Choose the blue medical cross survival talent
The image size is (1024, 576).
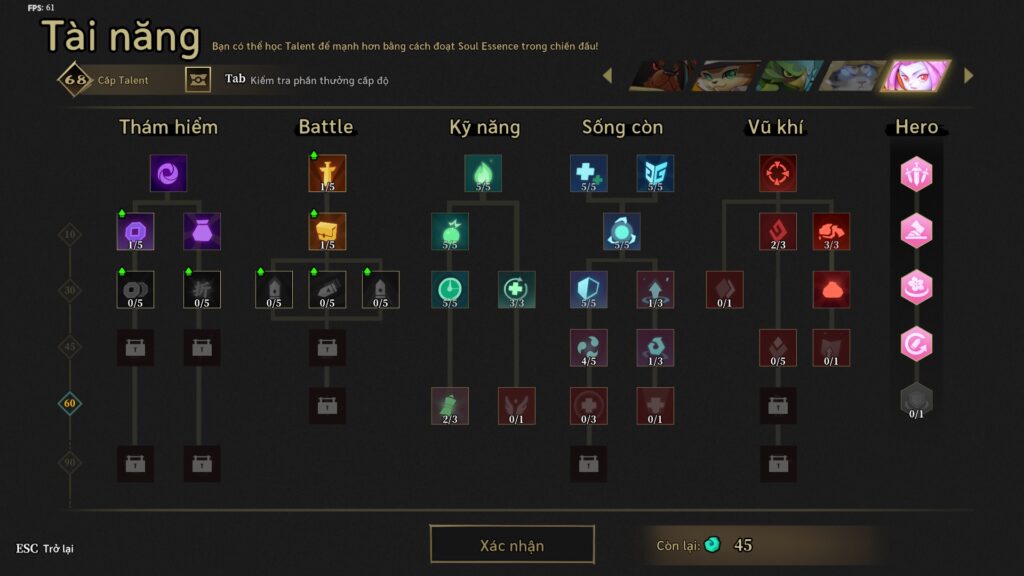(588, 173)
